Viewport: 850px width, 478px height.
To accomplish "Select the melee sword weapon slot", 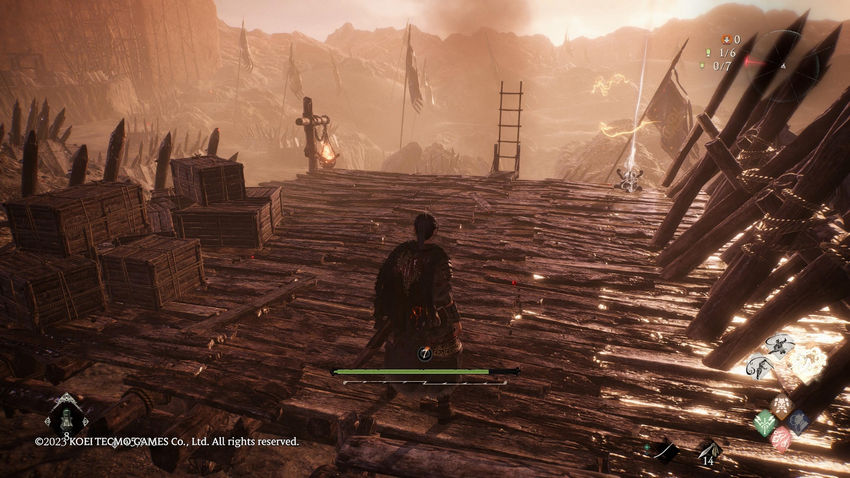I will 664,451.
